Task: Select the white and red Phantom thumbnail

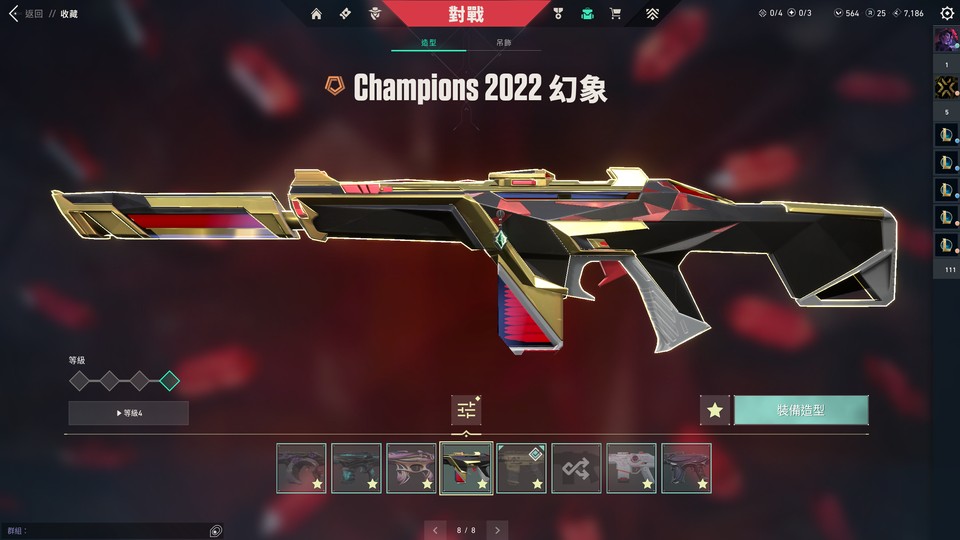Action: (631, 468)
